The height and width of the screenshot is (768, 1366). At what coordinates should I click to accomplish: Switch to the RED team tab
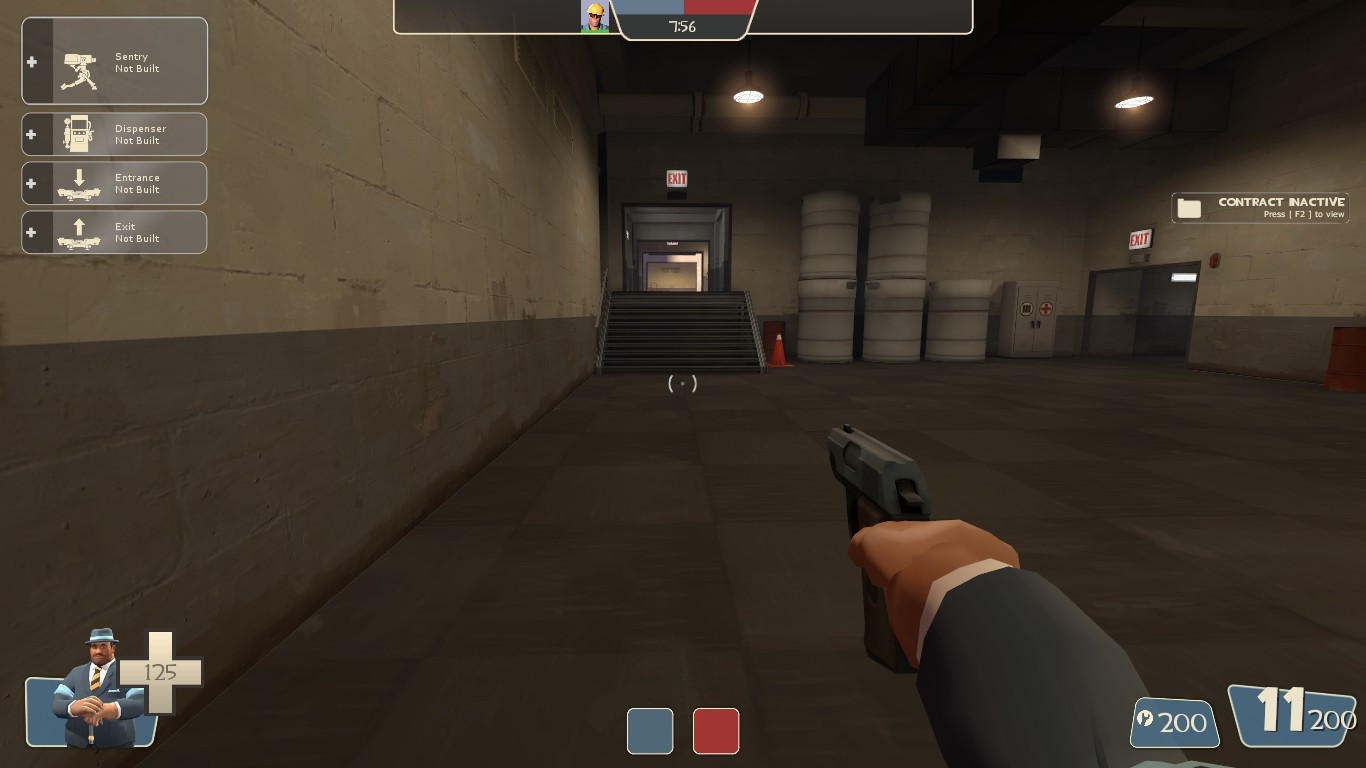[716, 732]
